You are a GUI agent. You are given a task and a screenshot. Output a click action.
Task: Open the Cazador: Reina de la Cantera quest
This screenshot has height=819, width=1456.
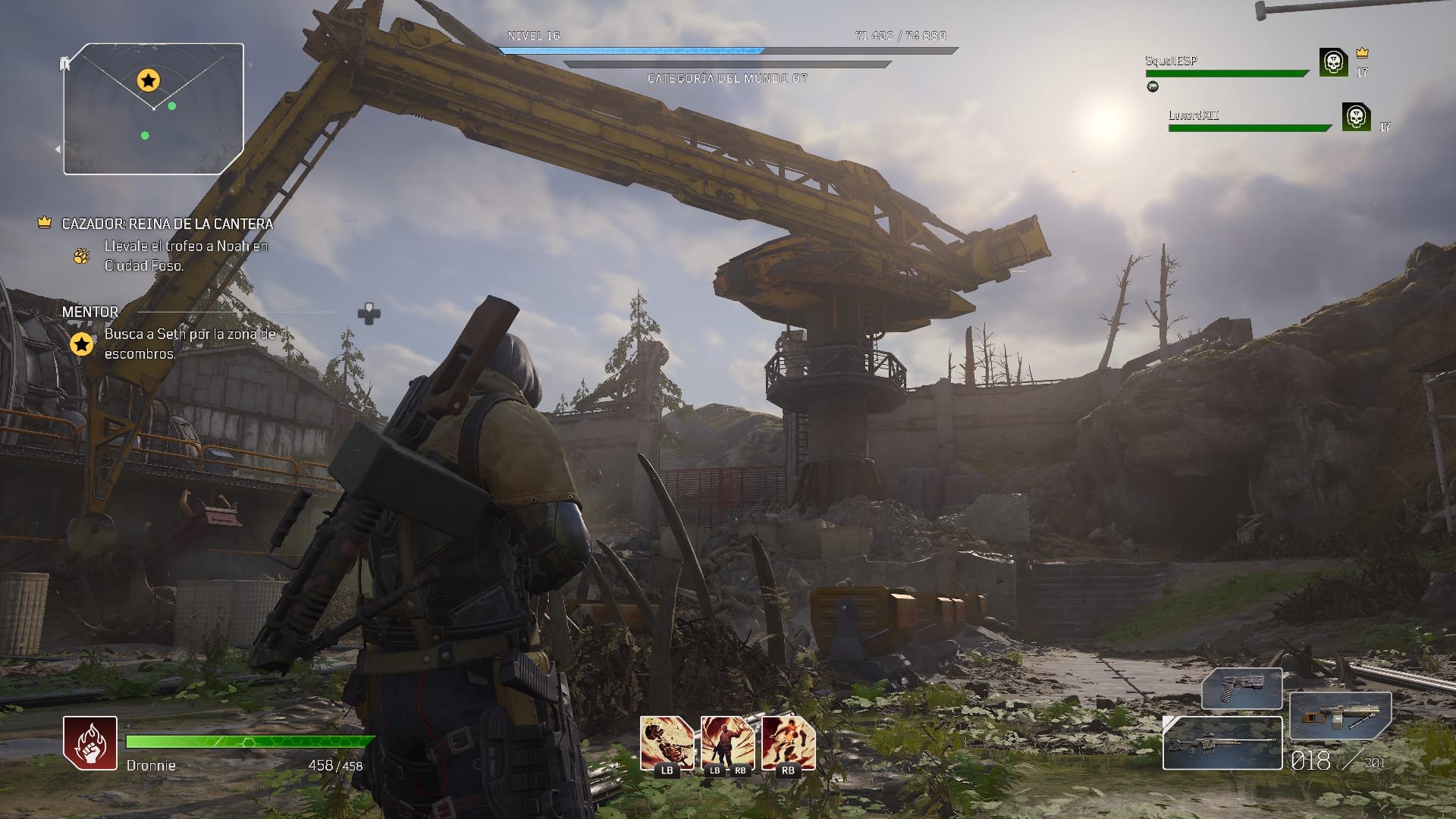coord(167,224)
